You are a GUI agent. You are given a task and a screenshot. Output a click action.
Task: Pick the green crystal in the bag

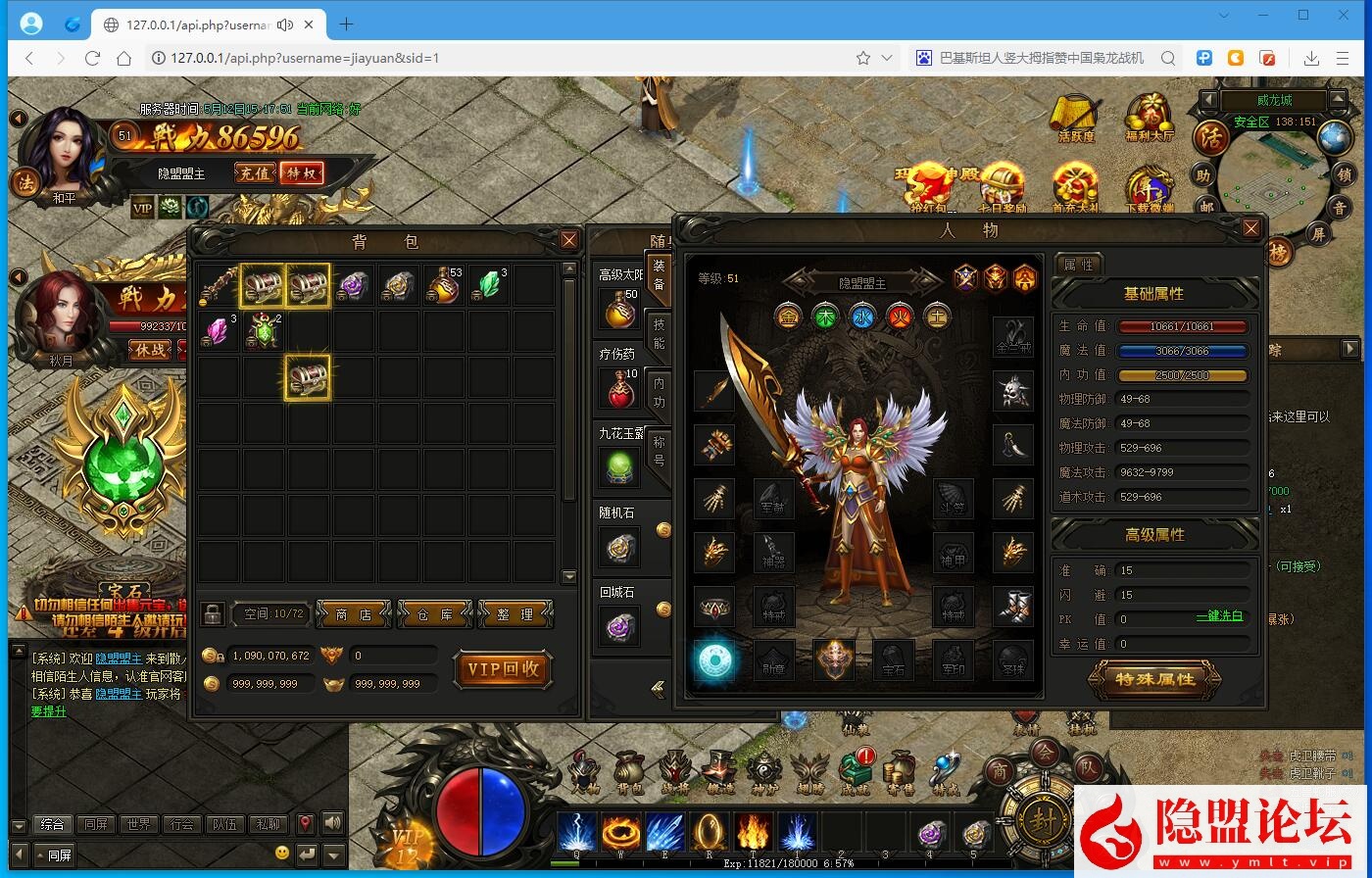pyautogui.click(x=489, y=286)
